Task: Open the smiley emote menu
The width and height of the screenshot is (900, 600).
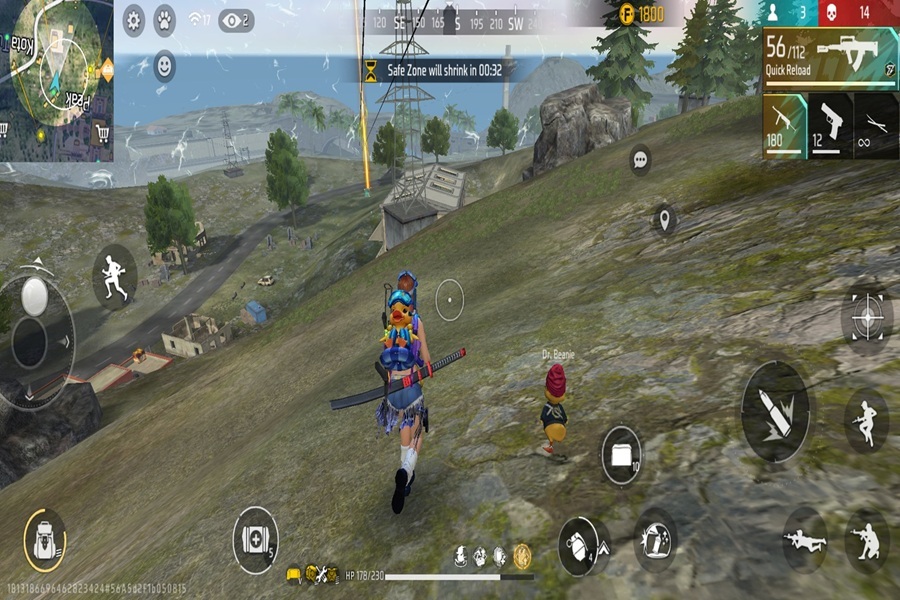Action: (x=164, y=67)
